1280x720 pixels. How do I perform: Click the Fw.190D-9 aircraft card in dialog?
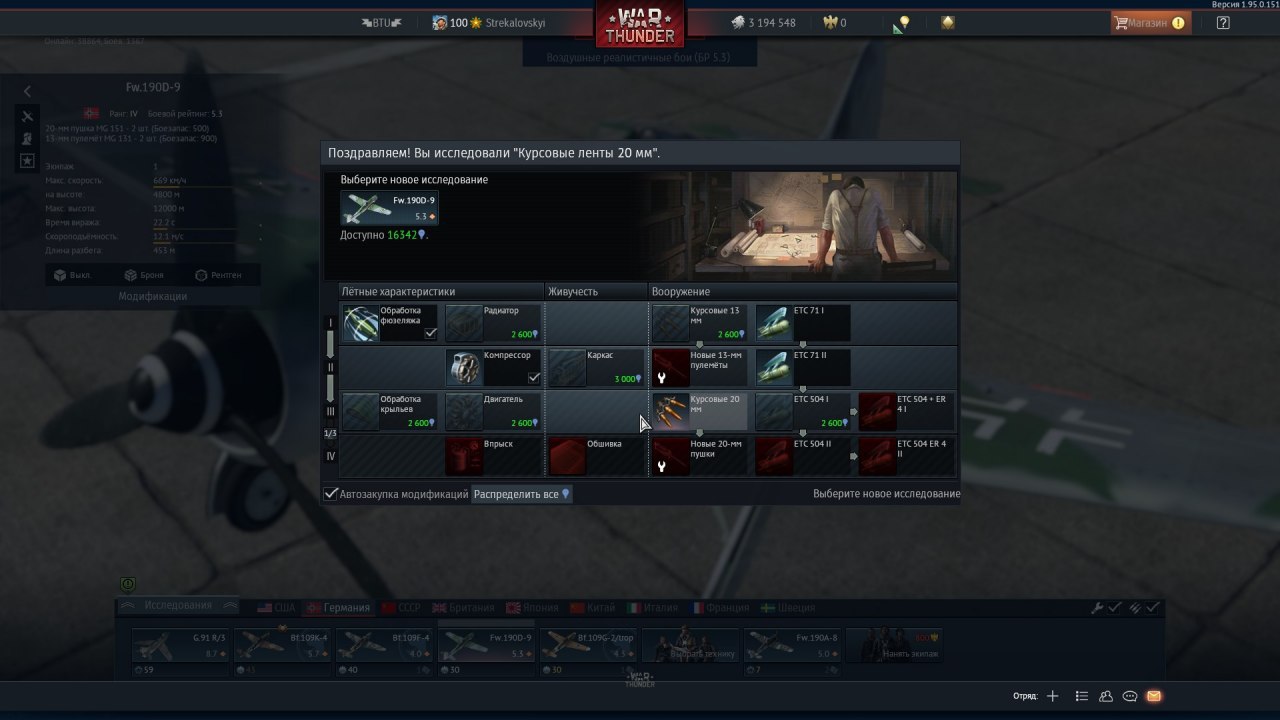click(x=389, y=208)
